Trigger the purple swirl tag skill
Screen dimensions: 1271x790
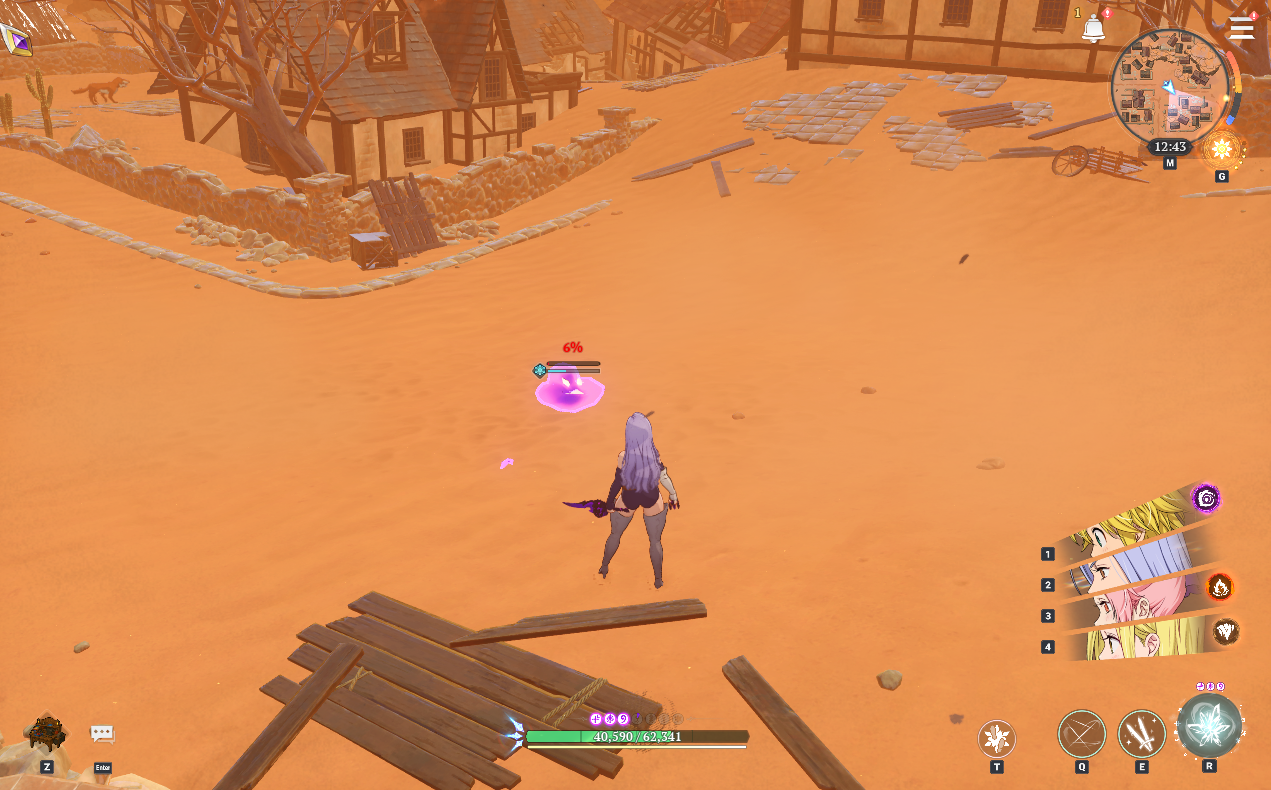(x=1206, y=498)
